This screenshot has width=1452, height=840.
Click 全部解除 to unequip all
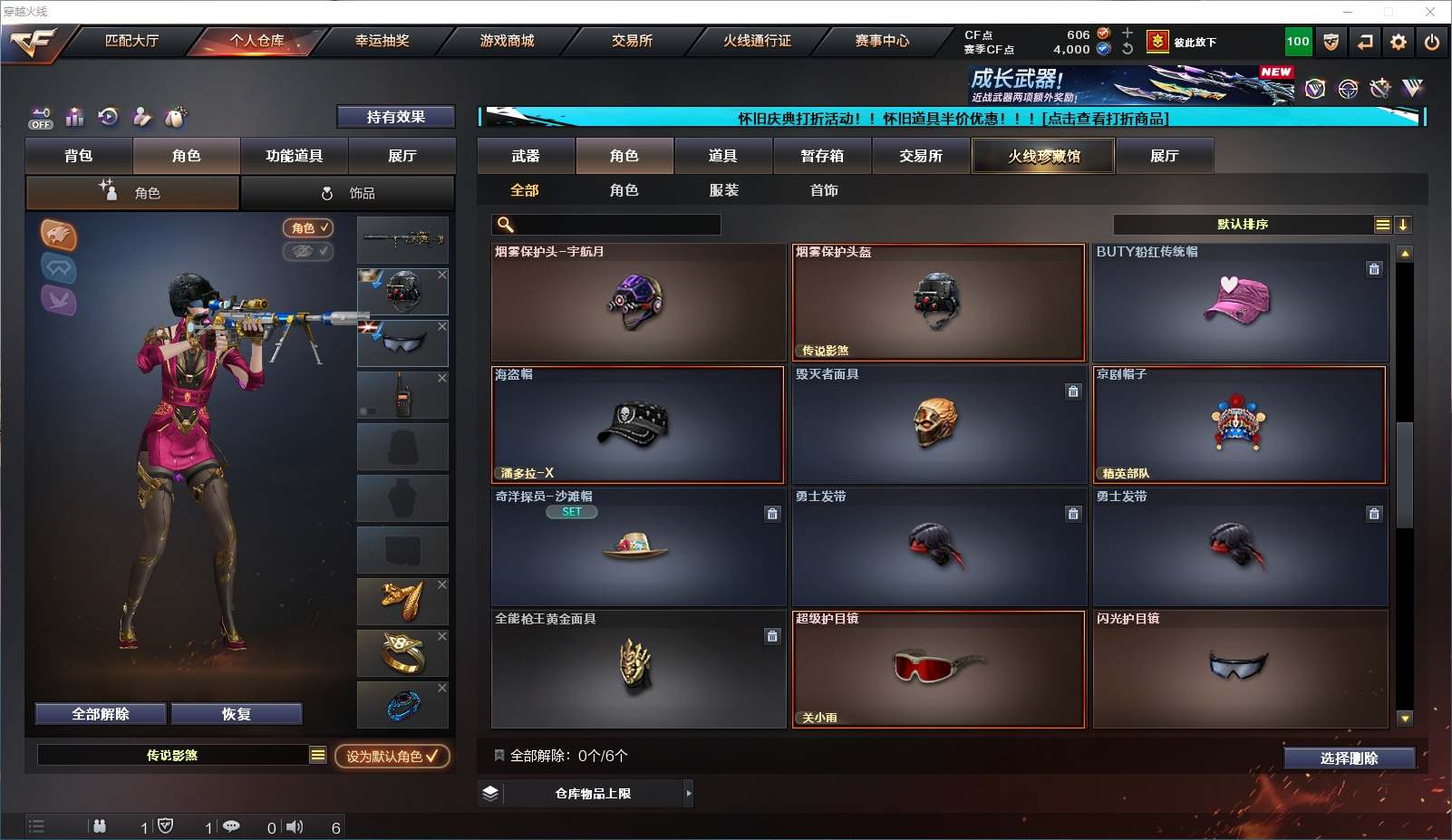click(101, 714)
